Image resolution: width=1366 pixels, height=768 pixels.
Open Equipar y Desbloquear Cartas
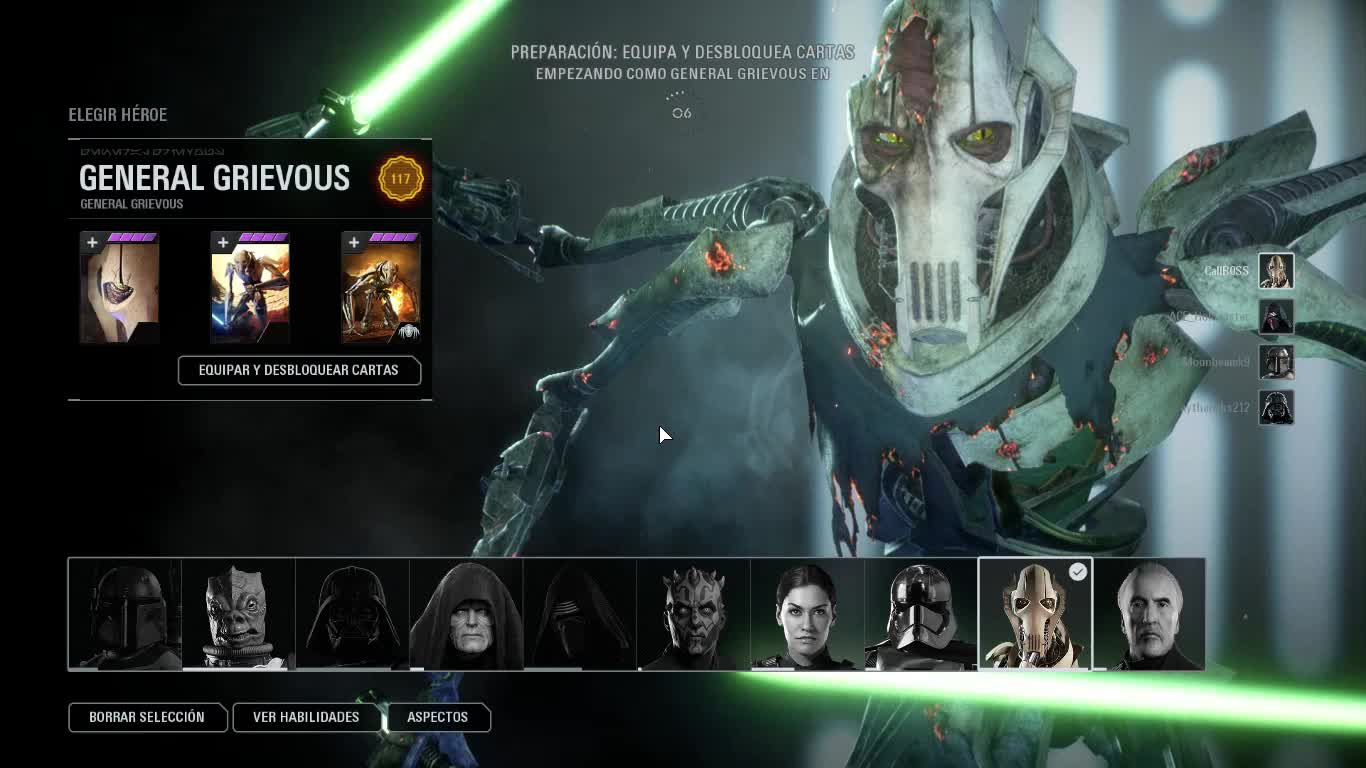click(x=299, y=370)
